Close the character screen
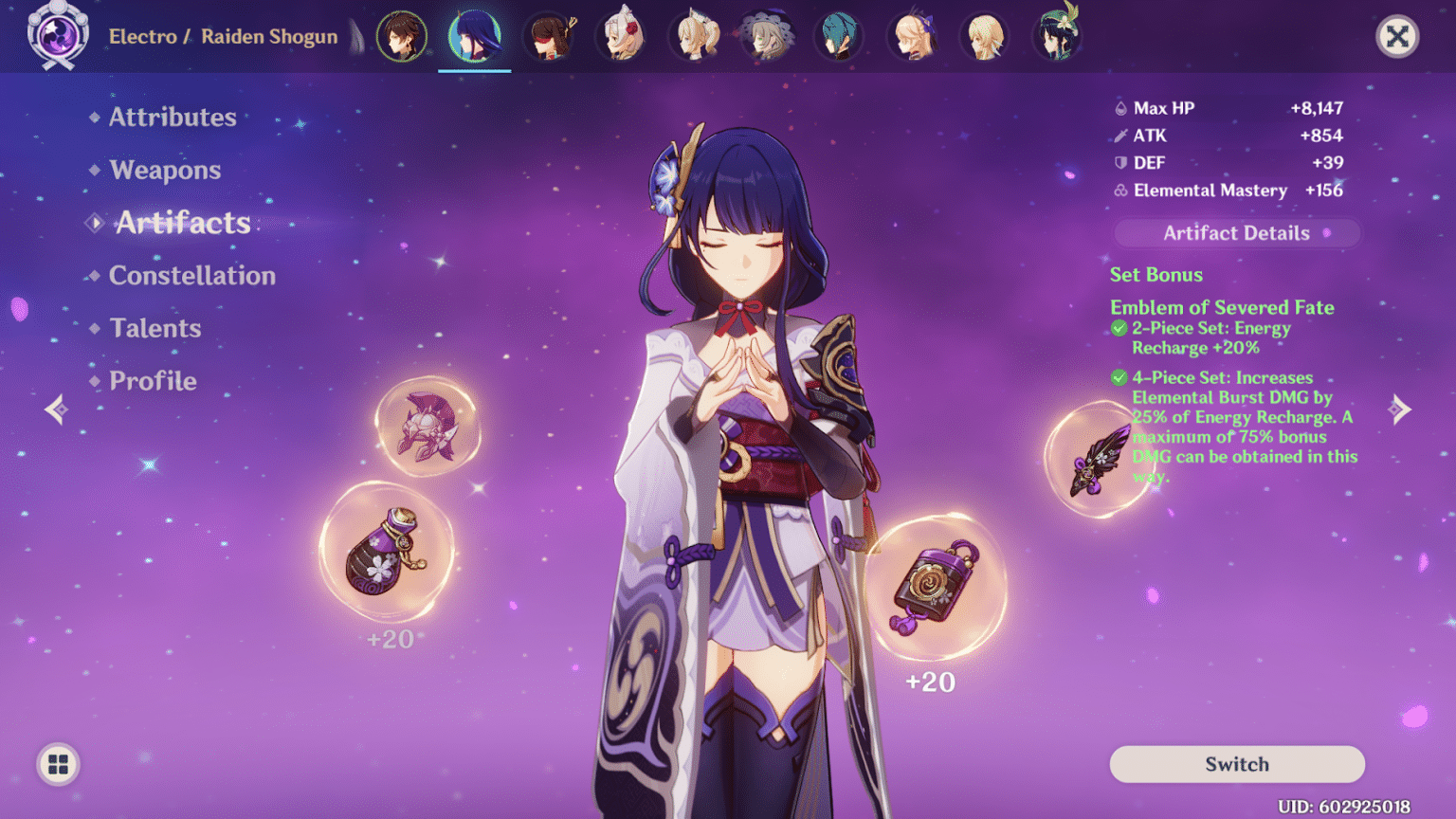 point(1396,37)
